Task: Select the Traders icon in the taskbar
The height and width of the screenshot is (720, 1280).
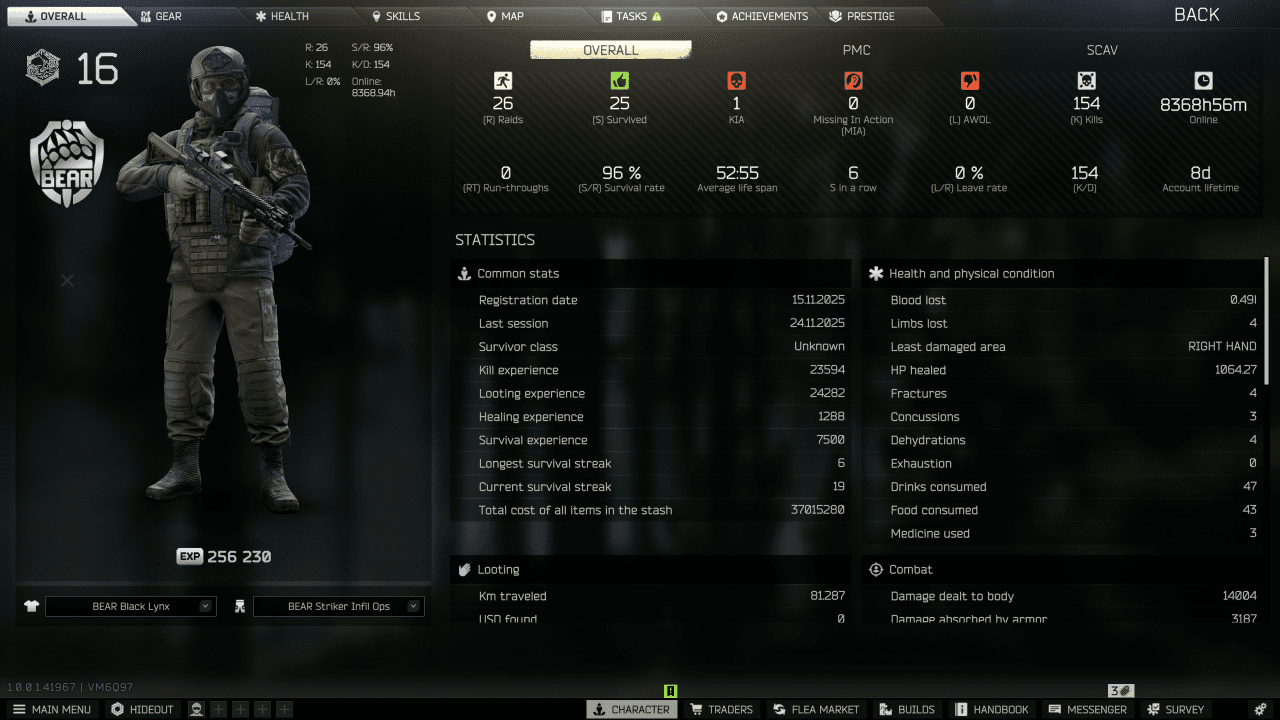Action: [x=722, y=709]
